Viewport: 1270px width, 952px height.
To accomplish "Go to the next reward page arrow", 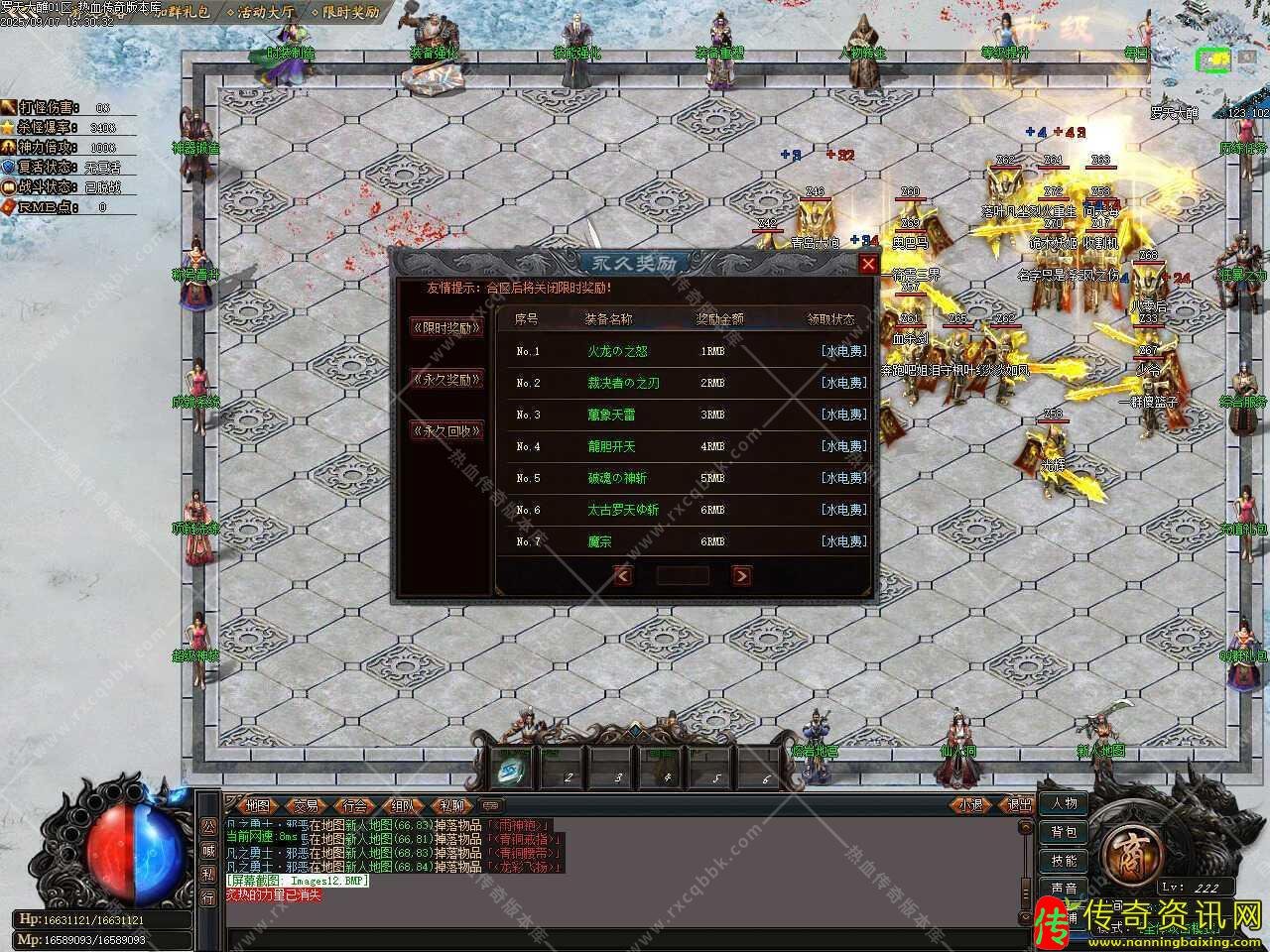I will (741, 575).
